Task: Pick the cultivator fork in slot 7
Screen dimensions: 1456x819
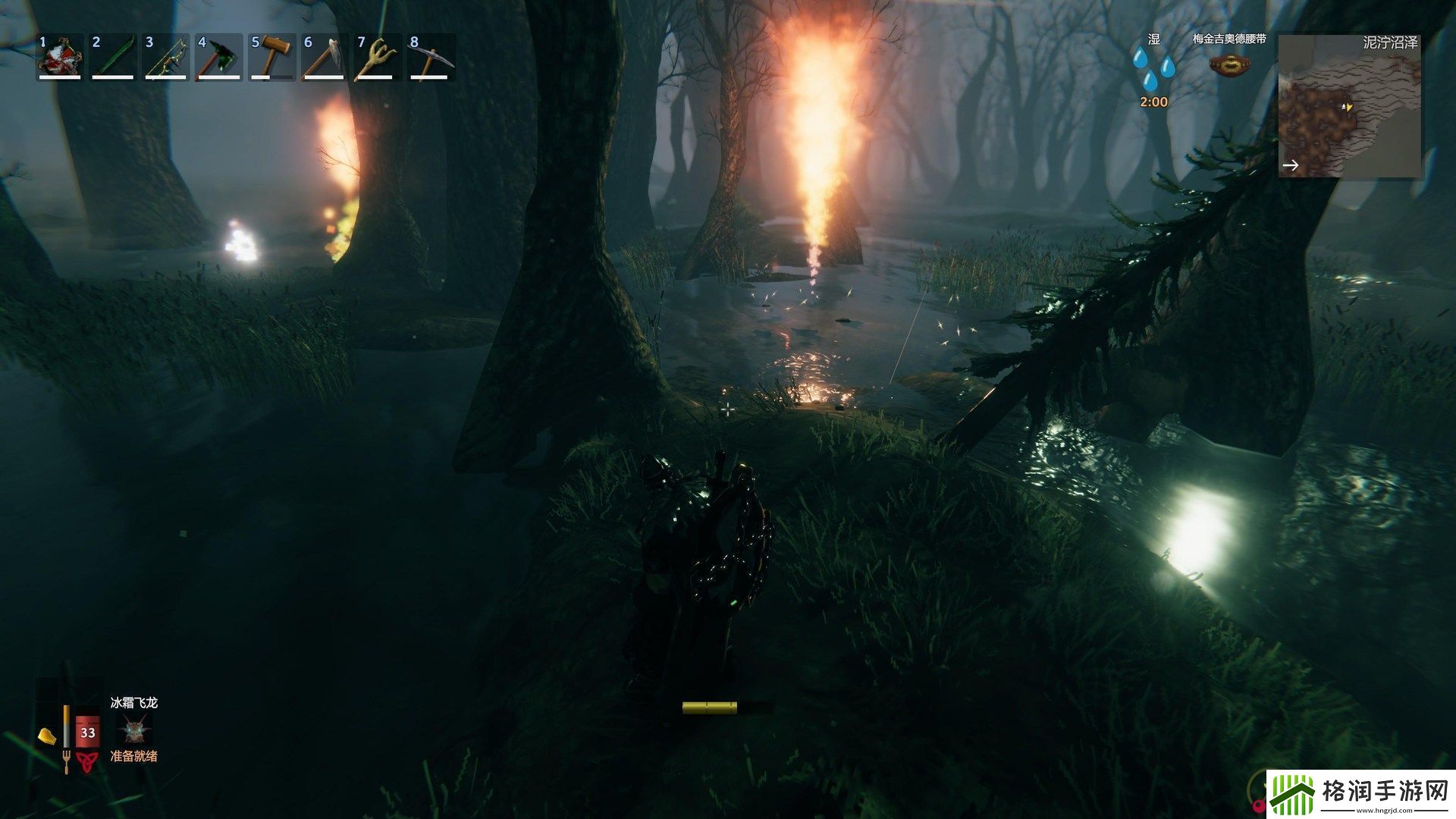Action: [x=378, y=56]
